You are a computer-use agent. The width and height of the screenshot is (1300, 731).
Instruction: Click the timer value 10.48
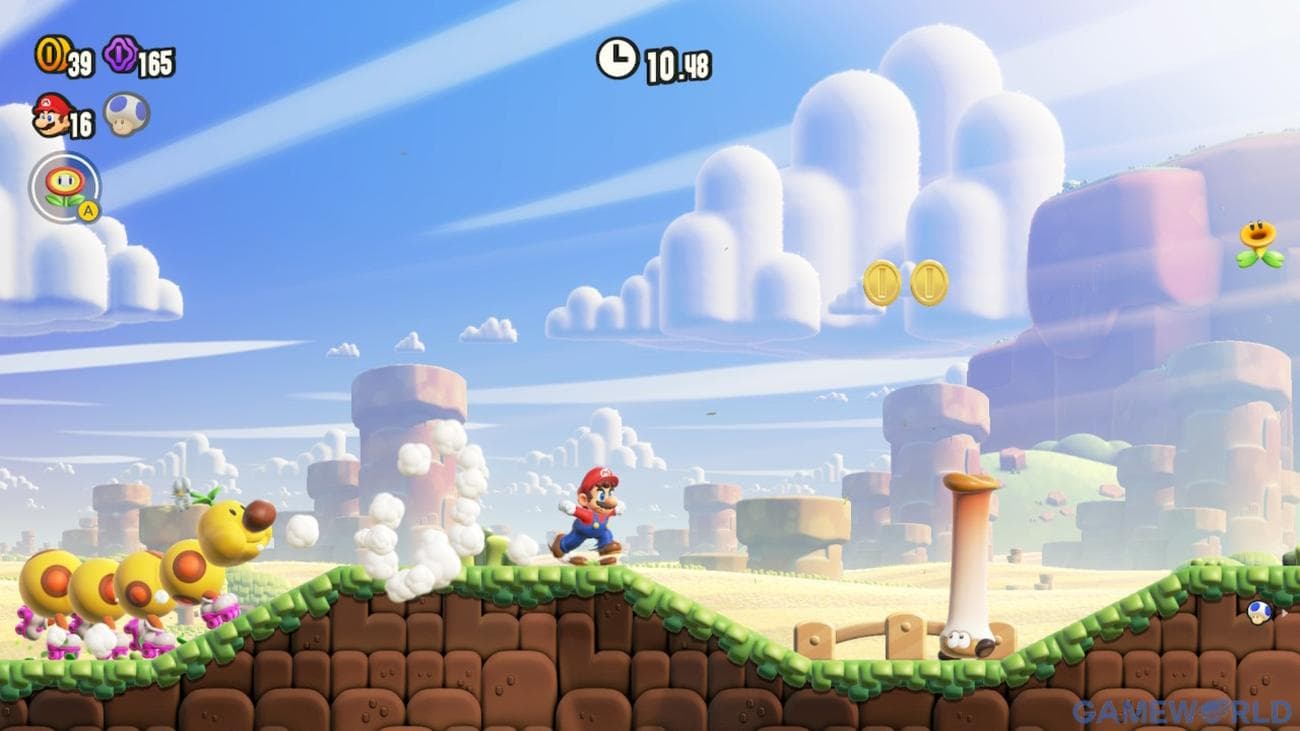pyautogui.click(x=678, y=60)
